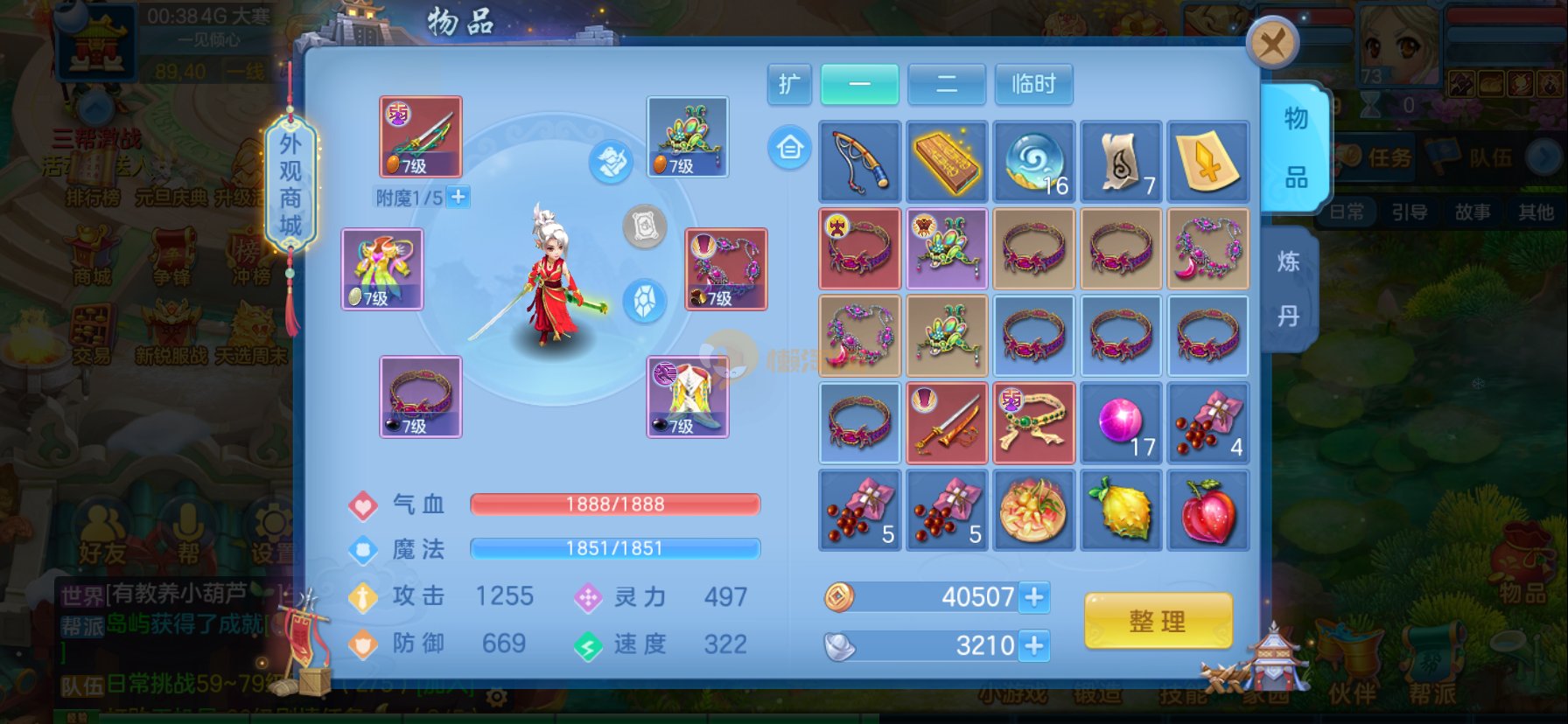Select the blue swirl orb stack of 16
1568x724 pixels.
[x=1033, y=161]
